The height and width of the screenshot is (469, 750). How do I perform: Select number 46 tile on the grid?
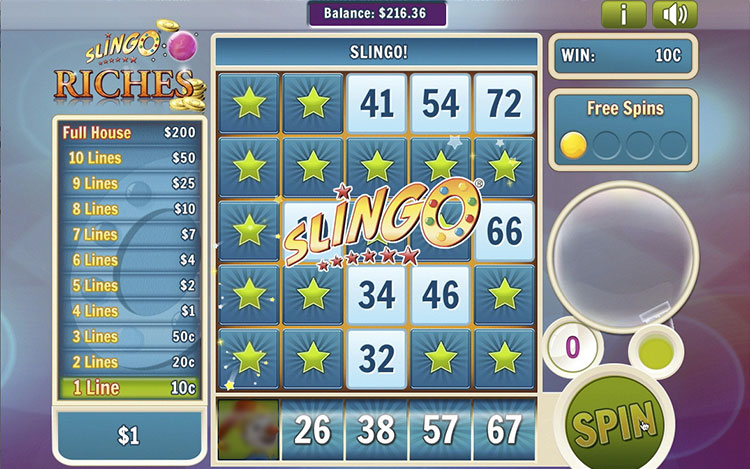click(x=440, y=295)
